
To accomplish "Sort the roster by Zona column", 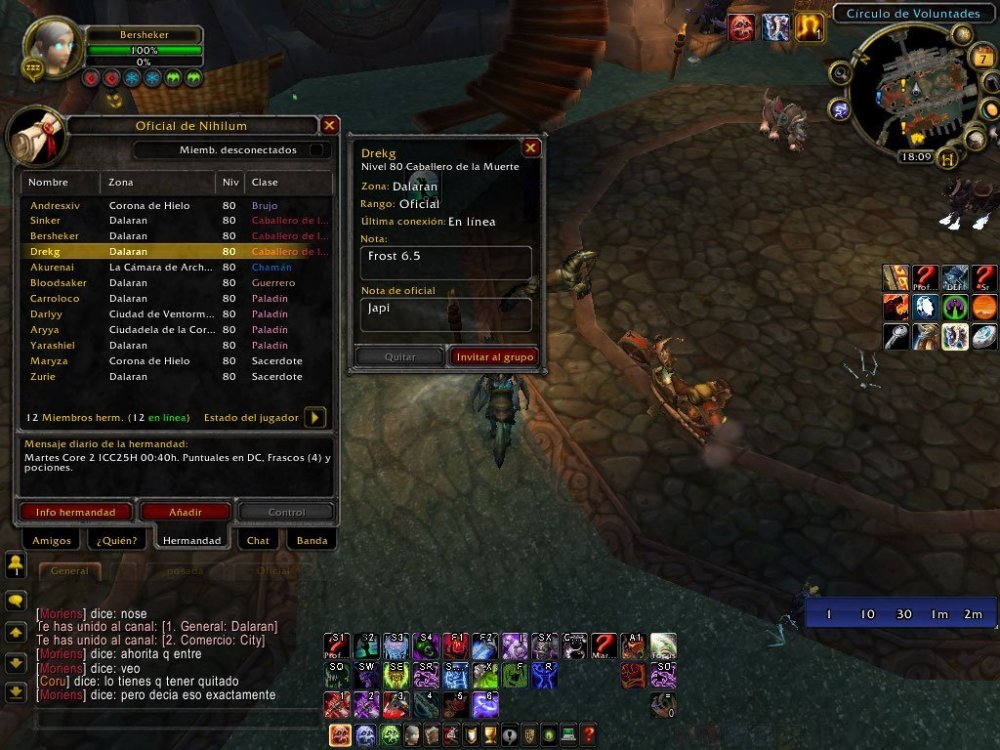I will [x=157, y=183].
